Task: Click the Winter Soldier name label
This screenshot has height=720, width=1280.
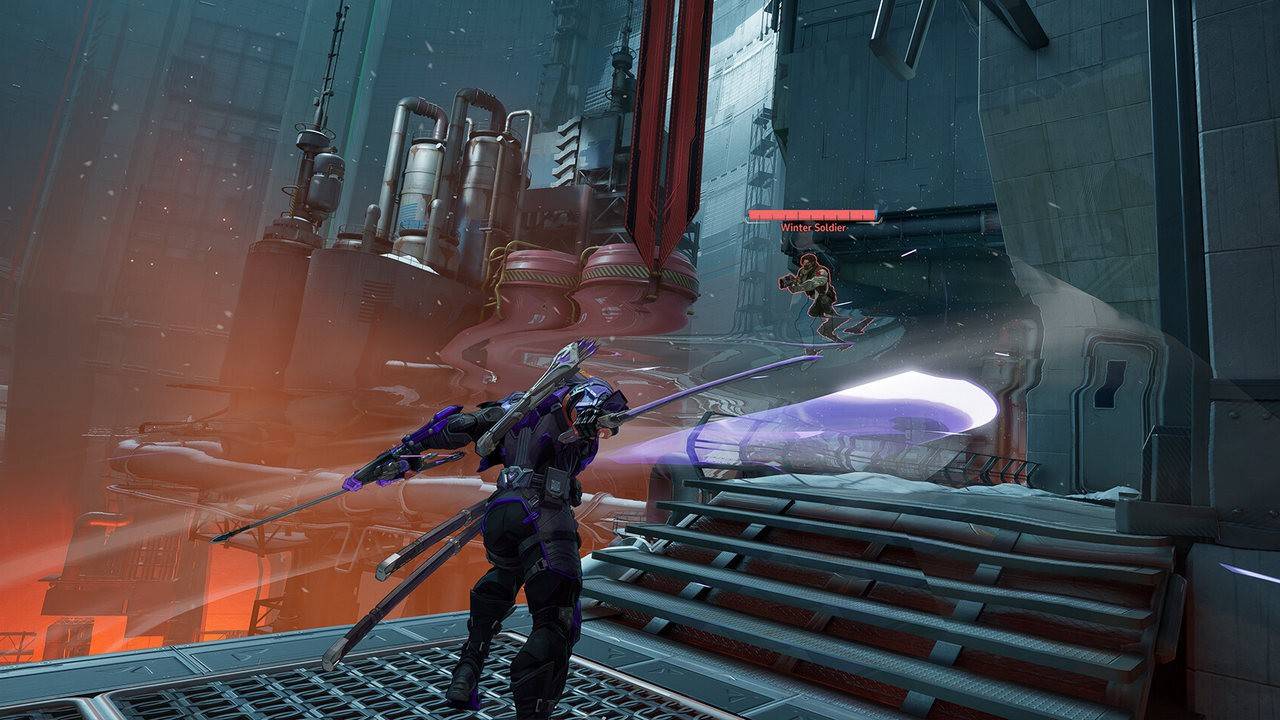Action: pyautogui.click(x=813, y=228)
